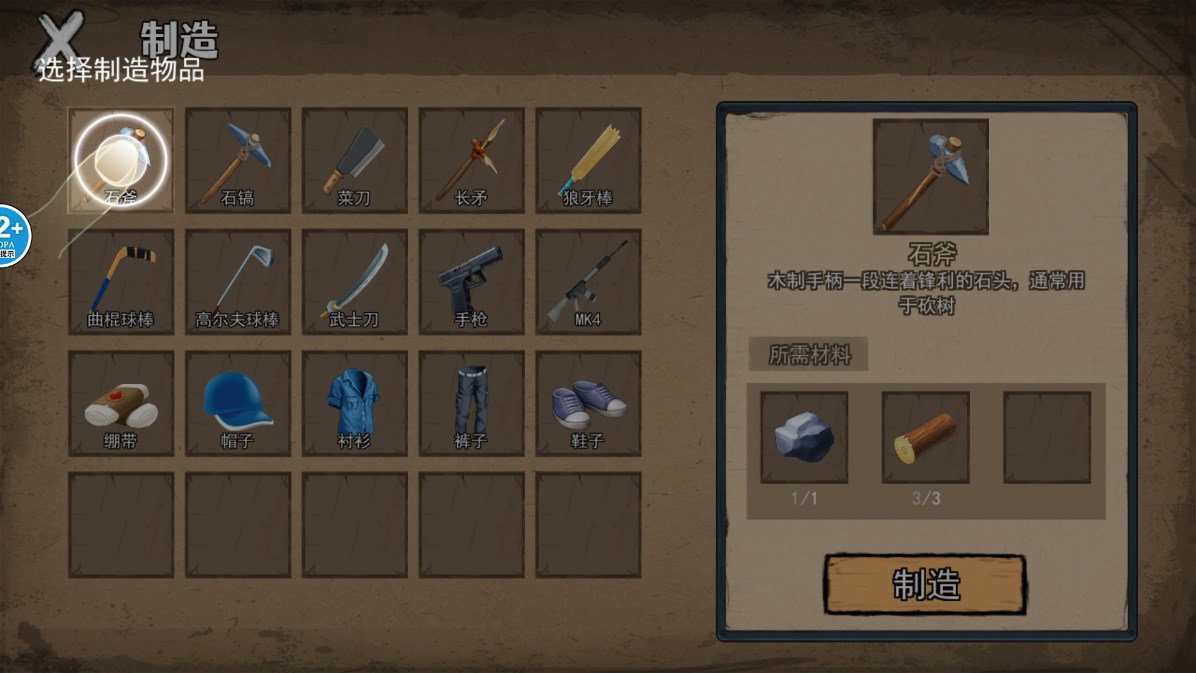Select the 石斧 stone axe recipe
Screen dimensions: 1196x673
tap(121, 160)
